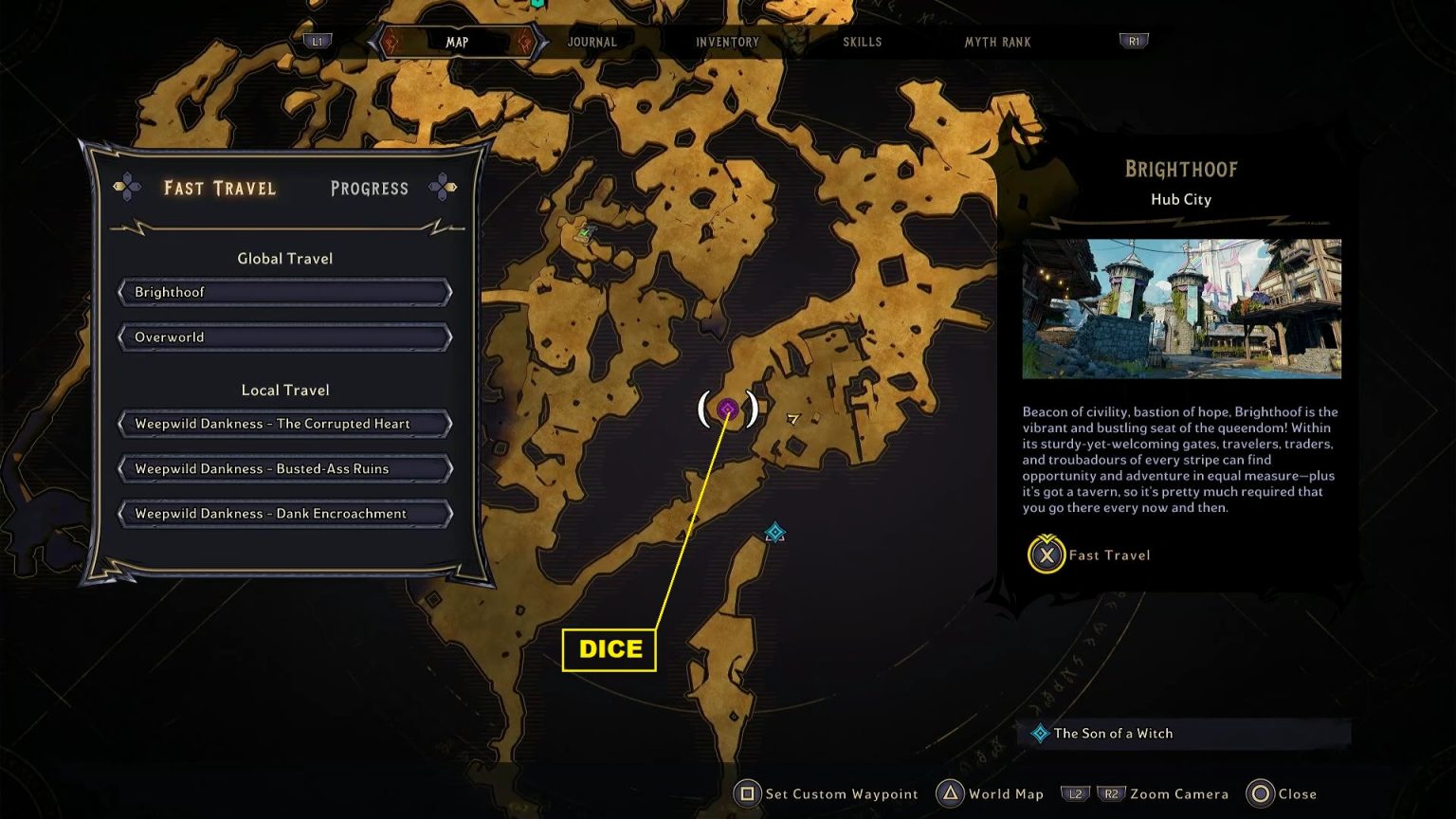The height and width of the screenshot is (819, 1456).
Task: Click the Brighthoof preview thumbnail
Action: [1182, 310]
